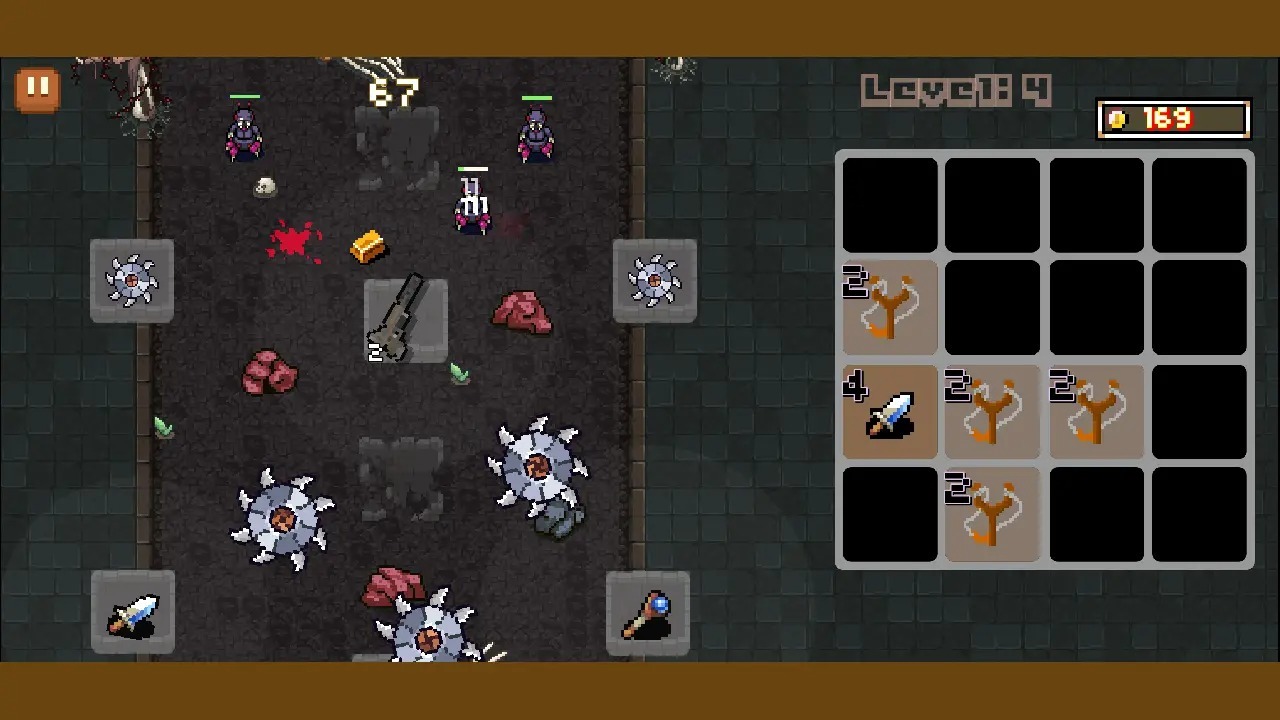1280x720 pixels.
Task: Click the sawblade pad on the right wall
Action: tap(654, 280)
